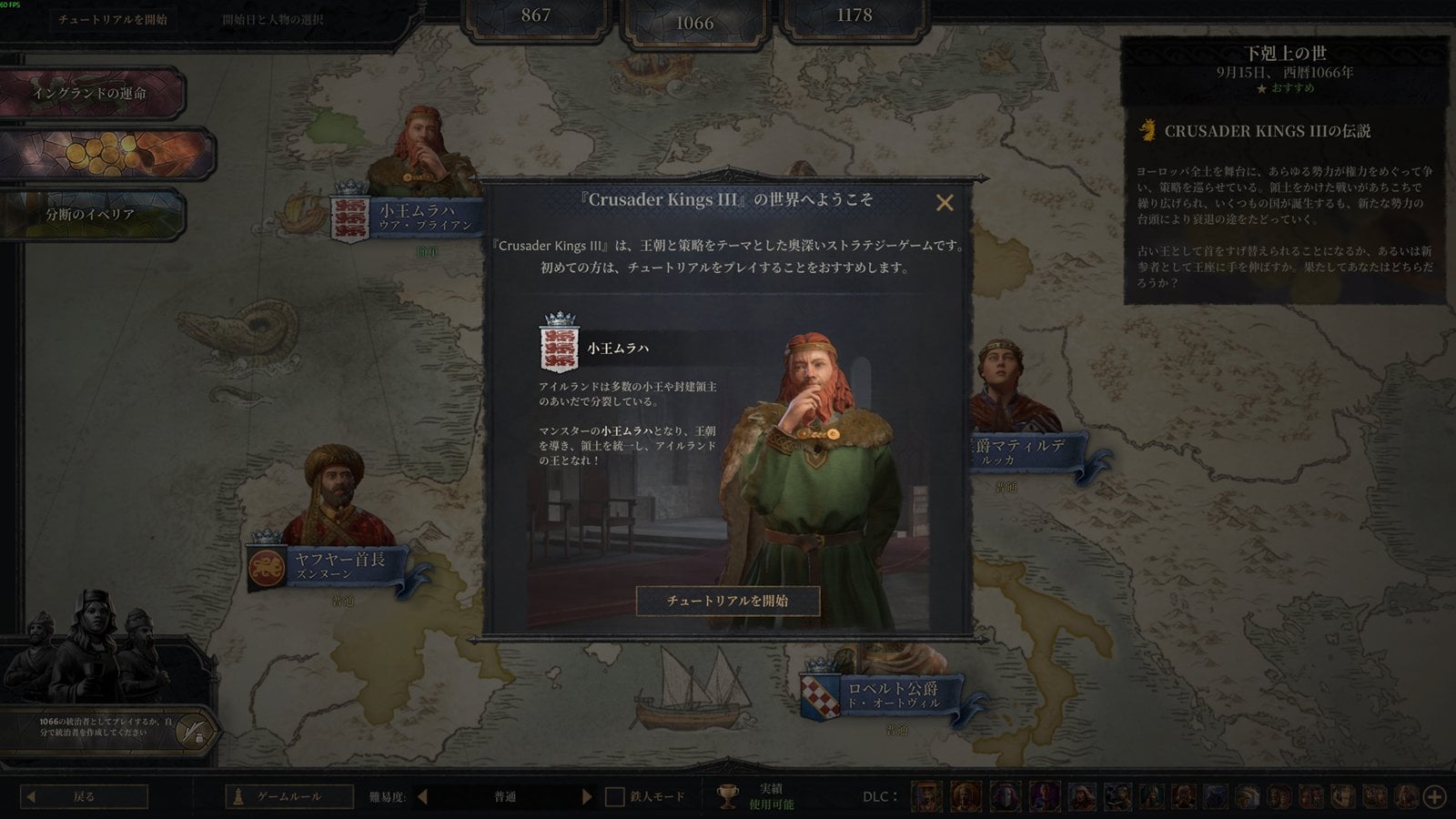
Task: Open the ゲームルール settings
Action: click(x=289, y=796)
